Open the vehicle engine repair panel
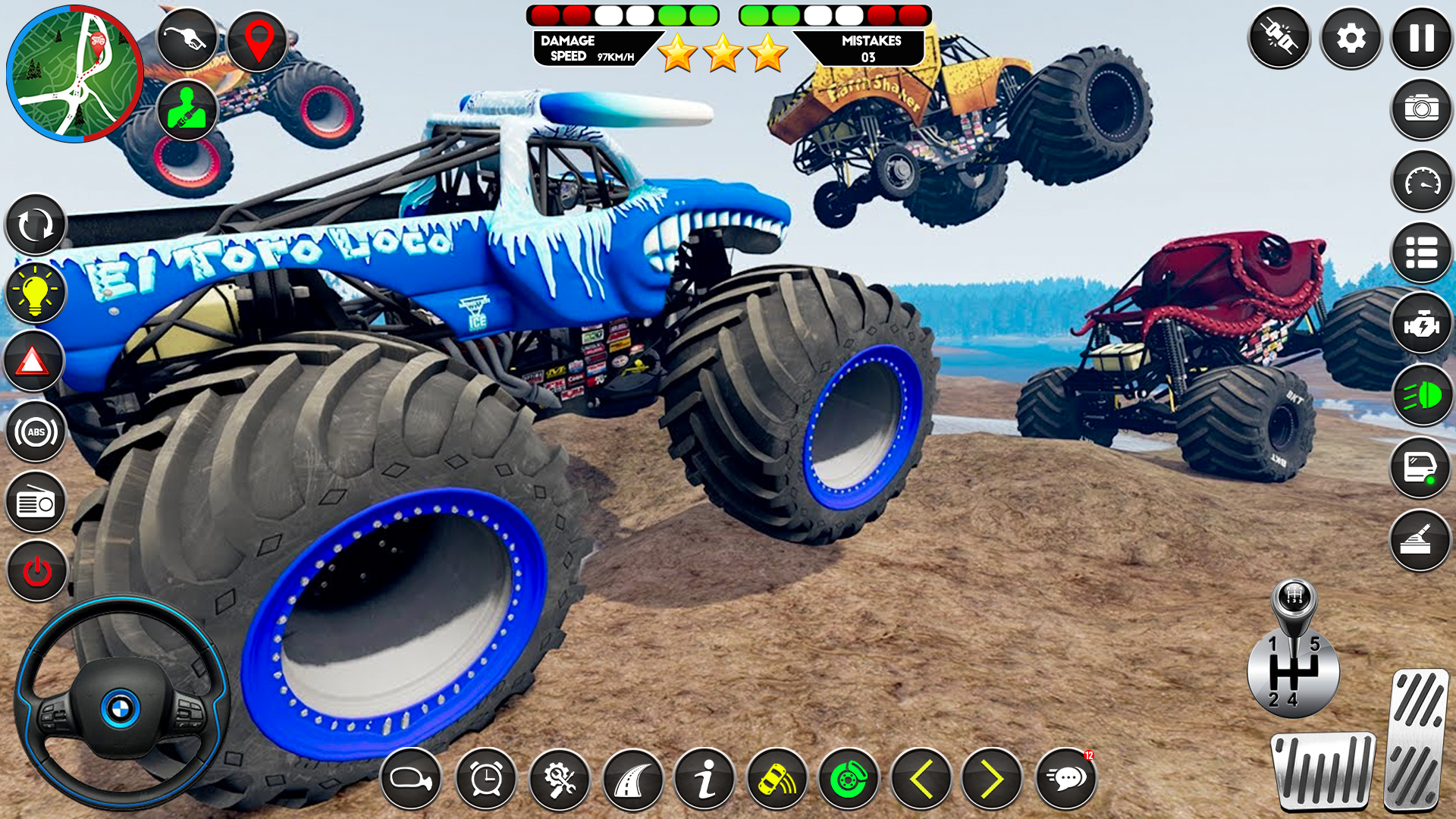 [x=1421, y=322]
